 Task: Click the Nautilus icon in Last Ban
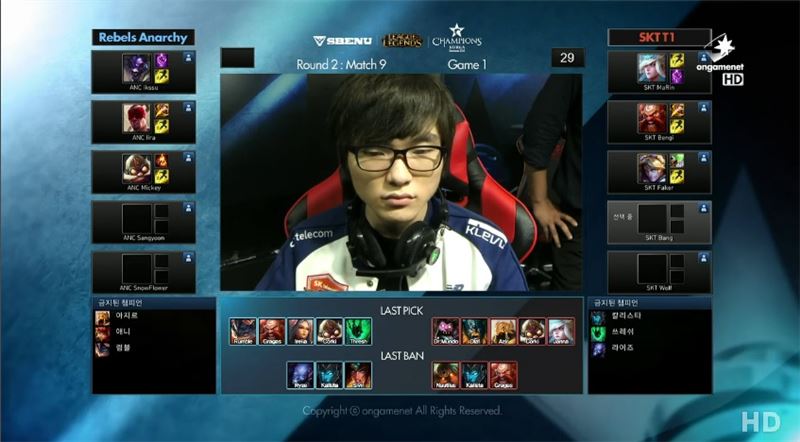pyautogui.click(x=446, y=374)
